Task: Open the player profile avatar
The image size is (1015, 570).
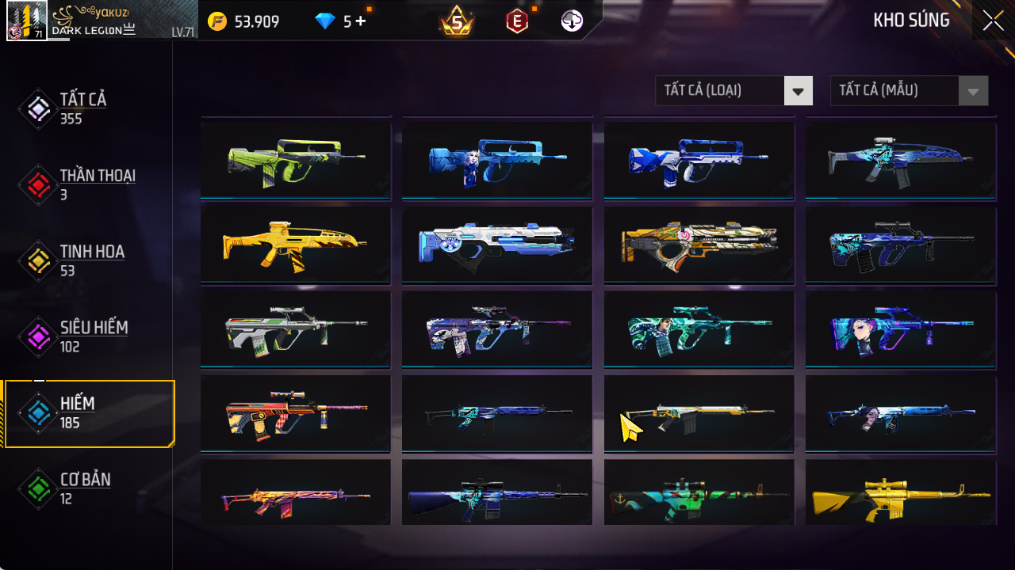Action: tap(26, 20)
